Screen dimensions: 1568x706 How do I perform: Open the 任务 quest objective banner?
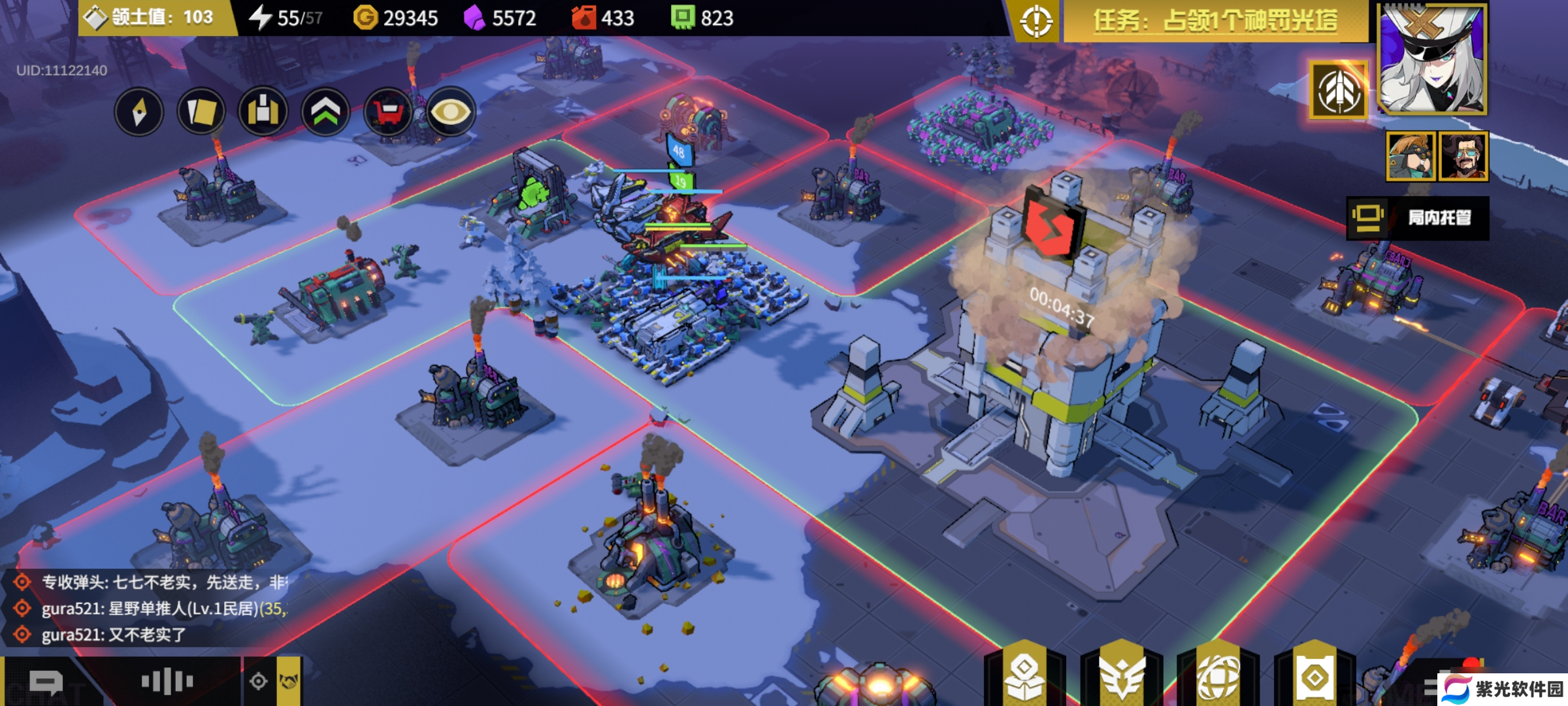coord(1215,22)
